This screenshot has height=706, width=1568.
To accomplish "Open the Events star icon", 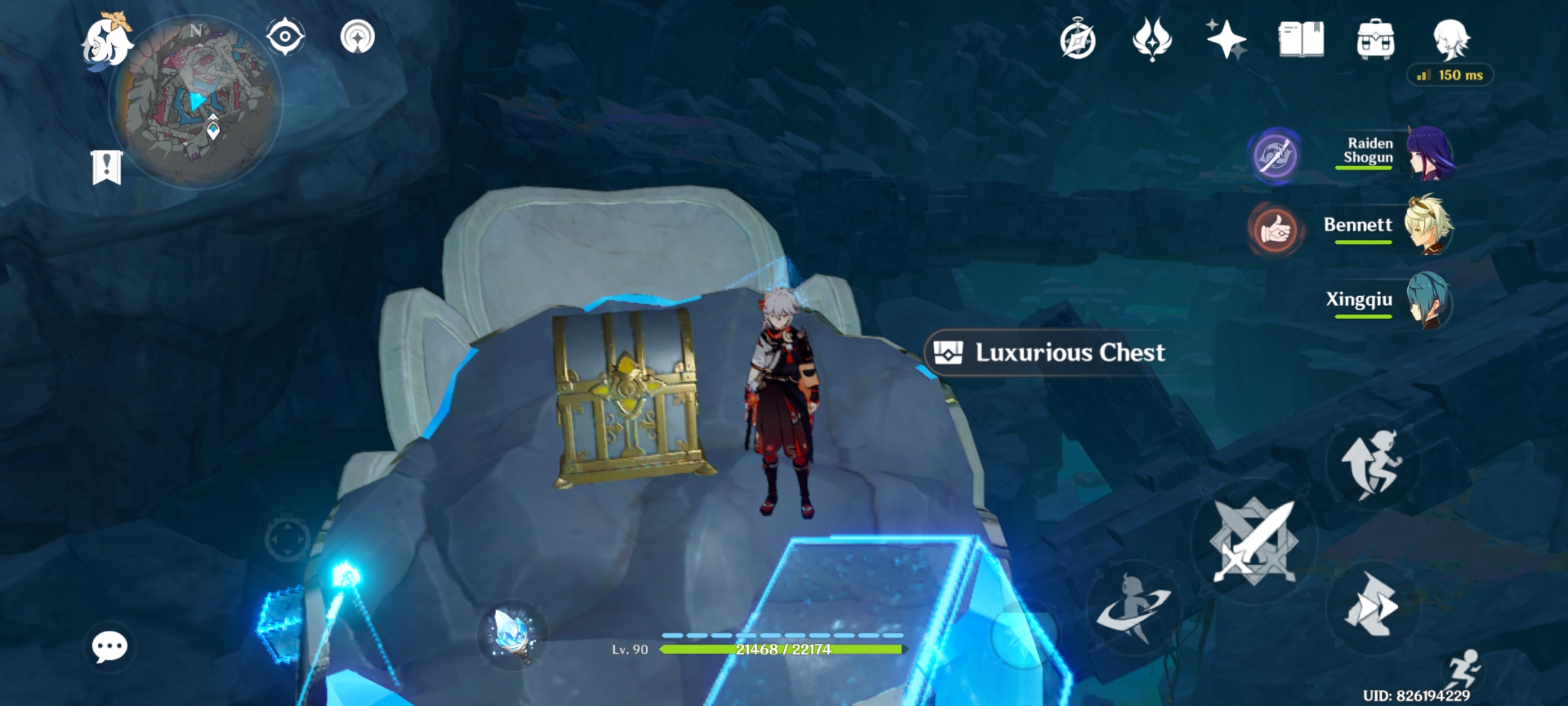I will (1228, 41).
